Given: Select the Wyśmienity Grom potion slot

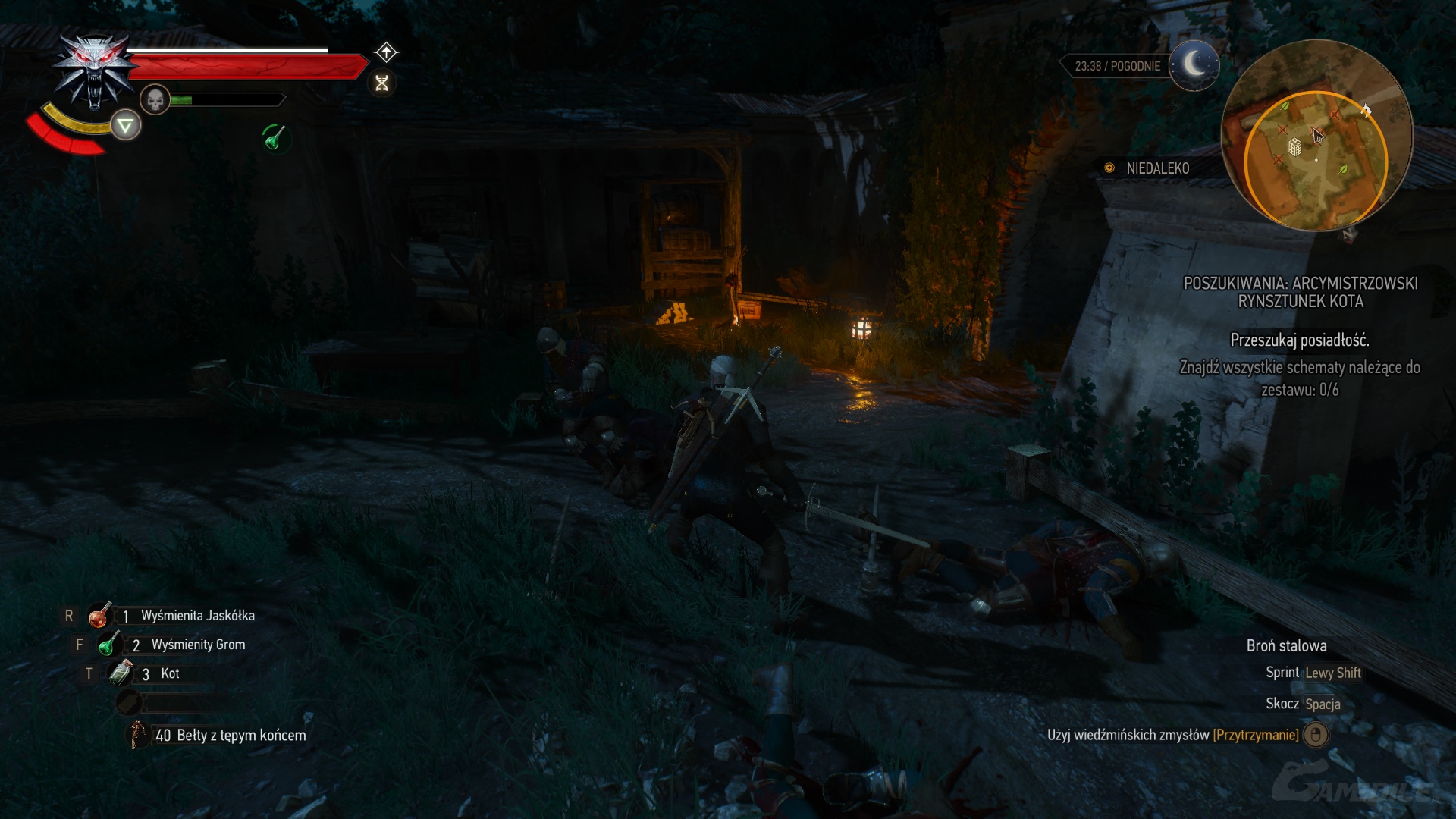Looking at the screenshot, I should (x=109, y=645).
